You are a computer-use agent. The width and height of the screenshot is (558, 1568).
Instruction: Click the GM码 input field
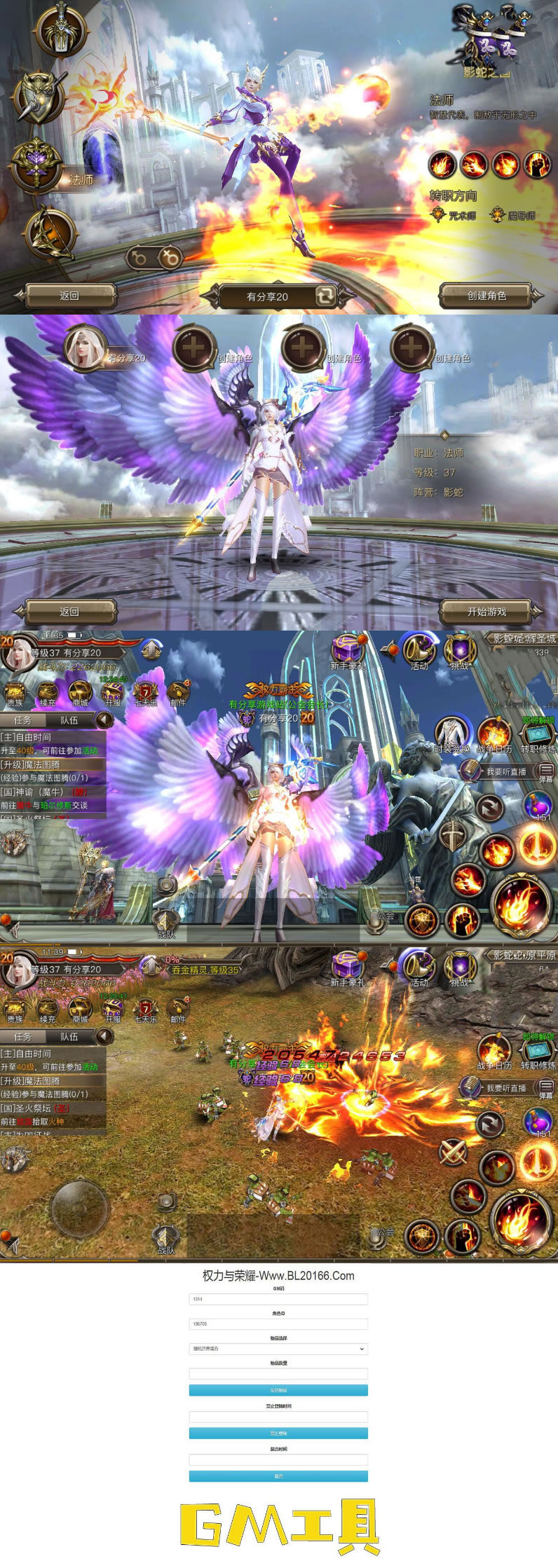pyautogui.click(x=278, y=1299)
